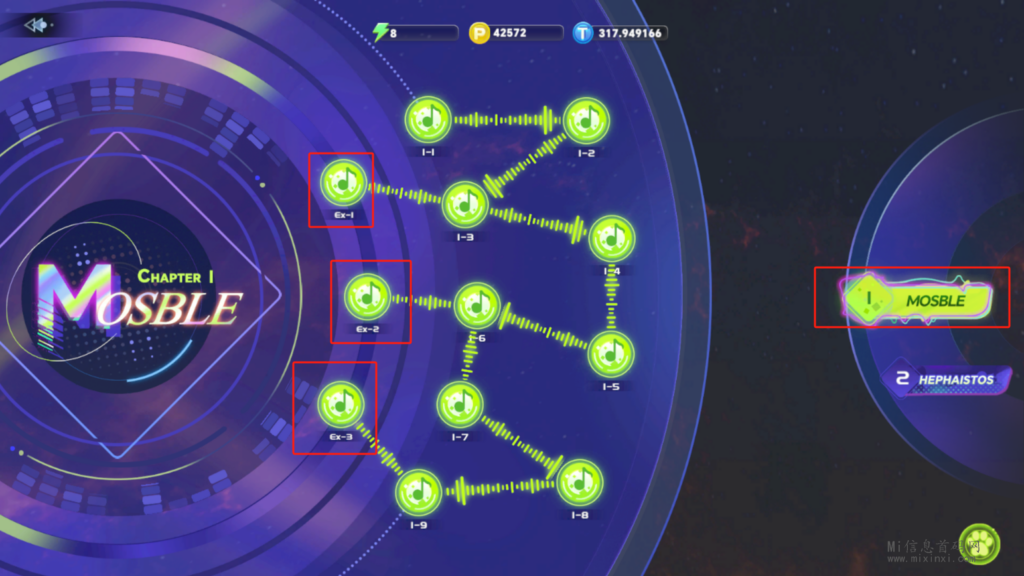Viewport: 1024px width, 576px height.
Task: Switch to chapter 1 Mosble tab
Action: (916, 299)
